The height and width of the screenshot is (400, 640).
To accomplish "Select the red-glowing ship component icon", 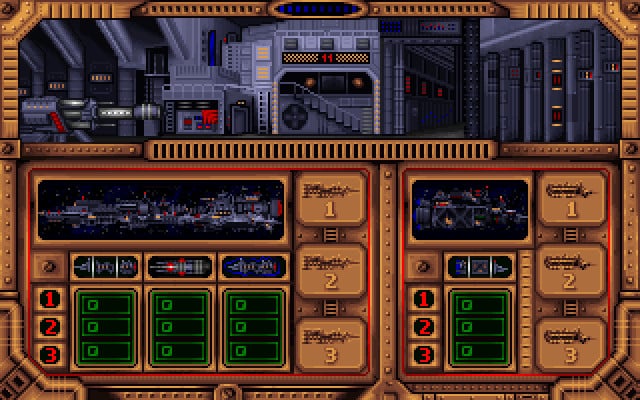I will coord(180,267).
